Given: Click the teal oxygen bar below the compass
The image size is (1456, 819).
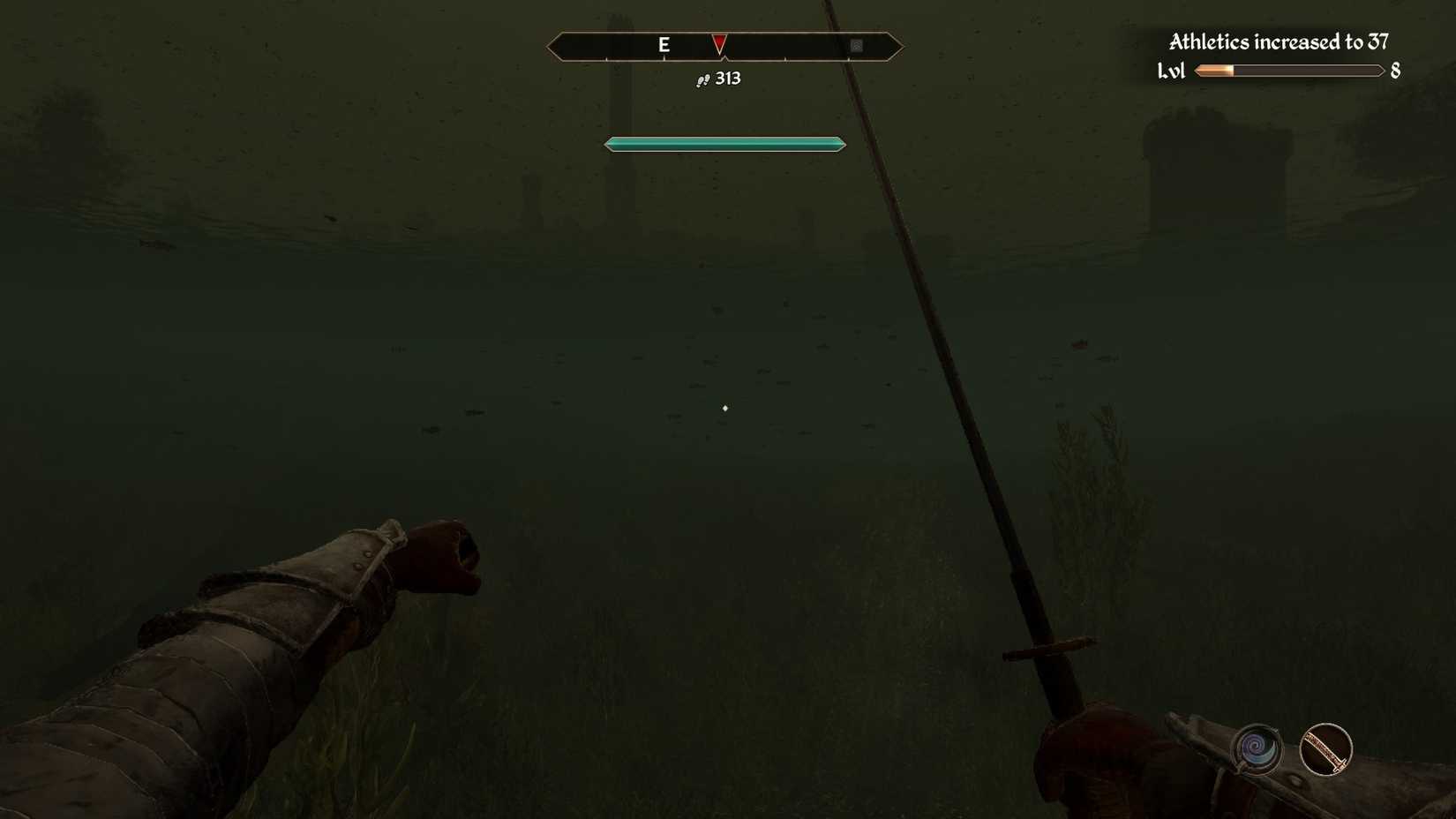Looking at the screenshot, I should coord(724,143).
